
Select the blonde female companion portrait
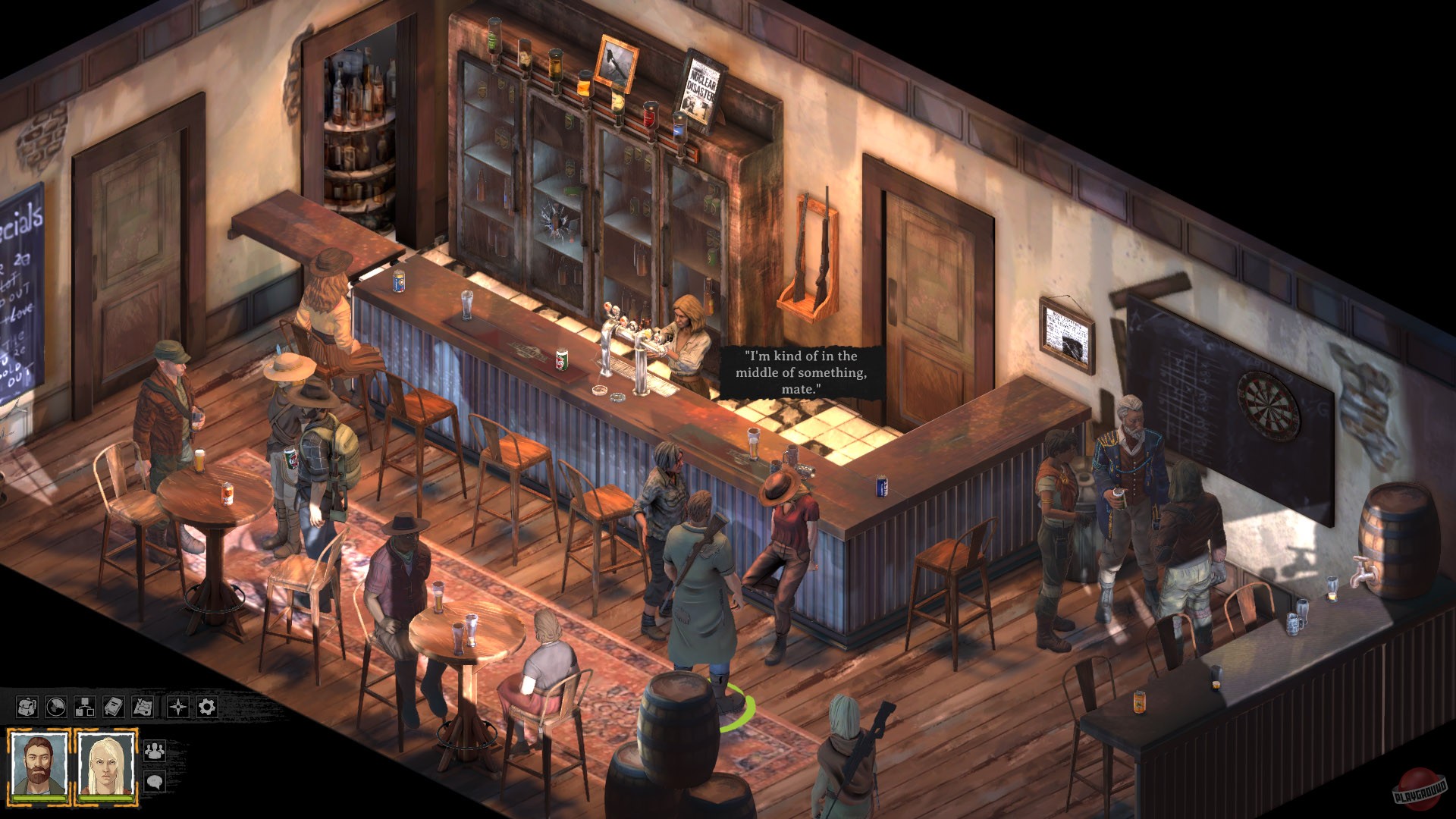point(106,762)
